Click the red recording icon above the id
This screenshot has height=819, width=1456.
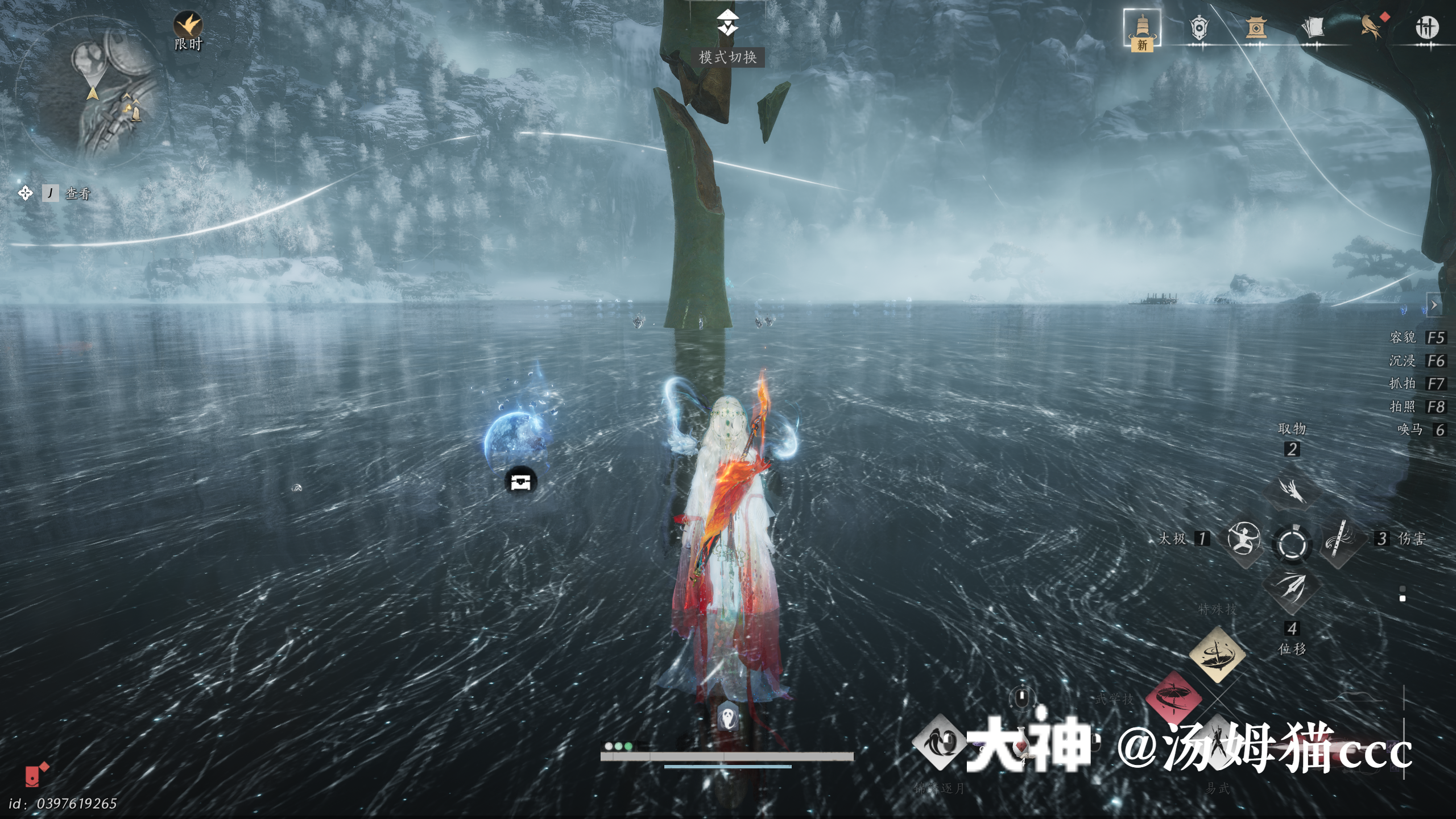(x=35, y=775)
